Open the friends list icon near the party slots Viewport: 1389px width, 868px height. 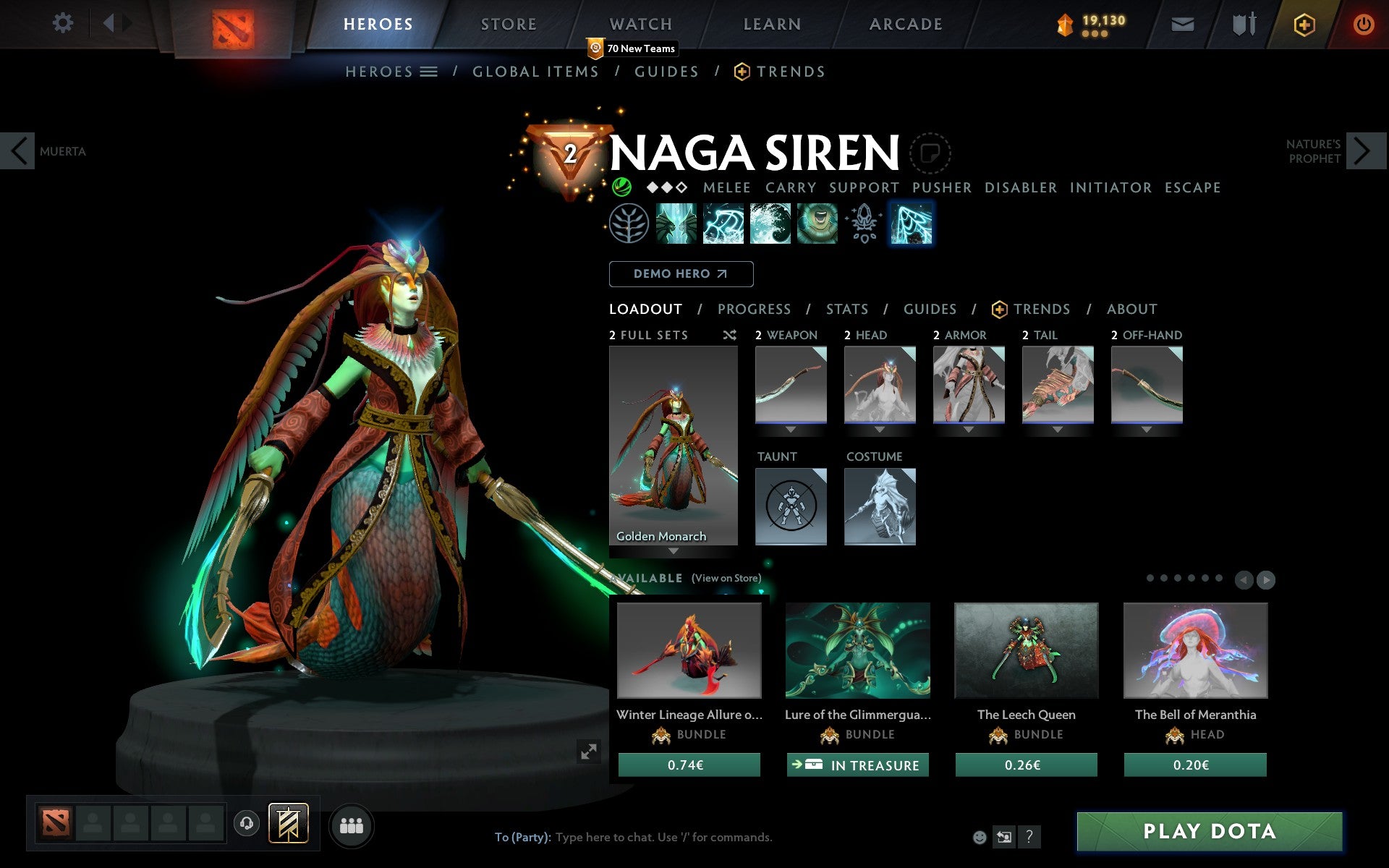coord(352,823)
